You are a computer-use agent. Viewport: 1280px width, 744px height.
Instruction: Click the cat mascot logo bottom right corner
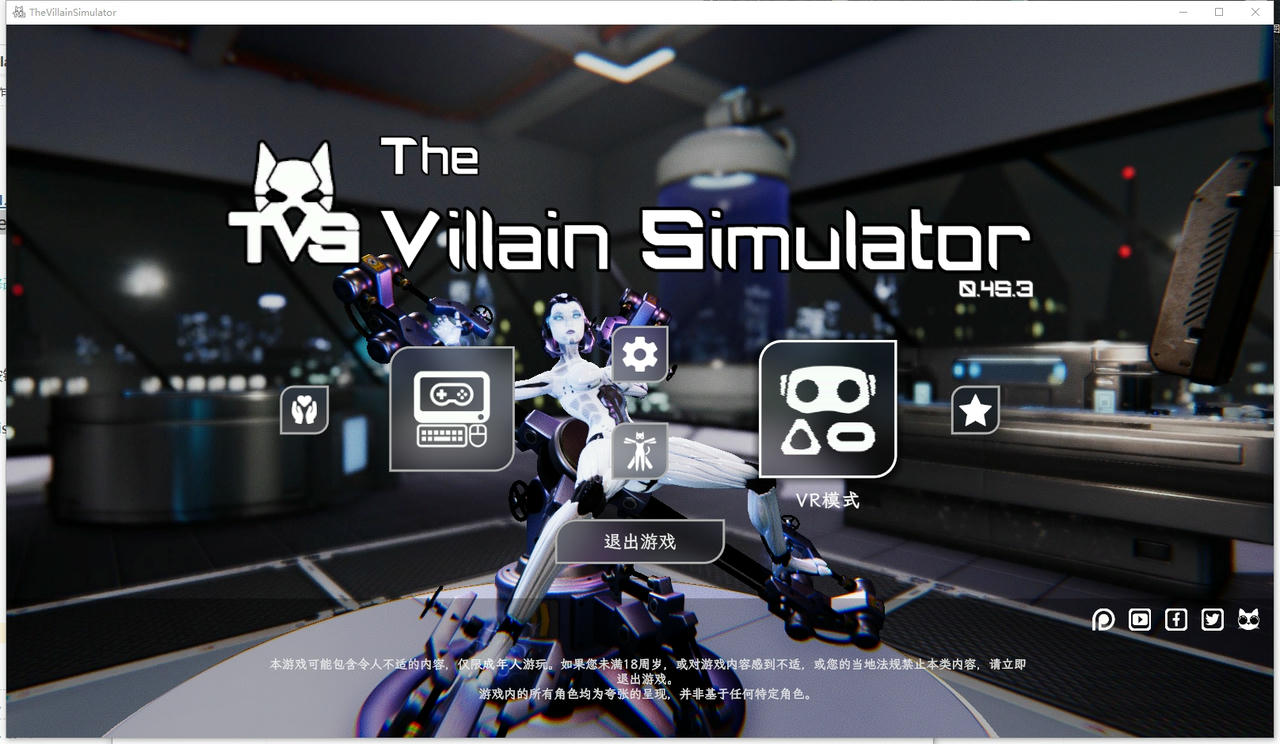(1247, 619)
